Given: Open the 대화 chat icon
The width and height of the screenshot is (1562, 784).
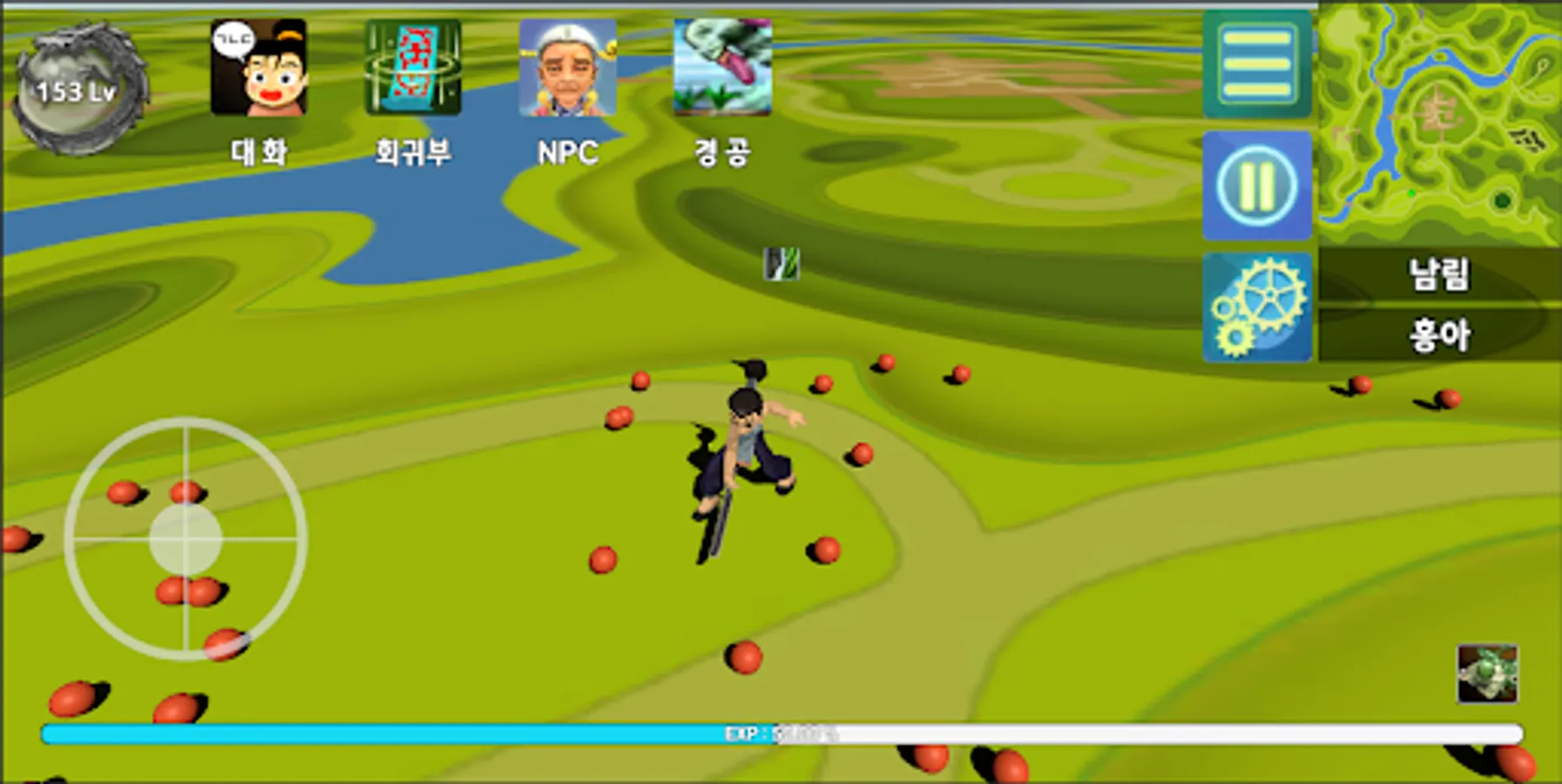Looking at the screenshot, I should (257, 70).
